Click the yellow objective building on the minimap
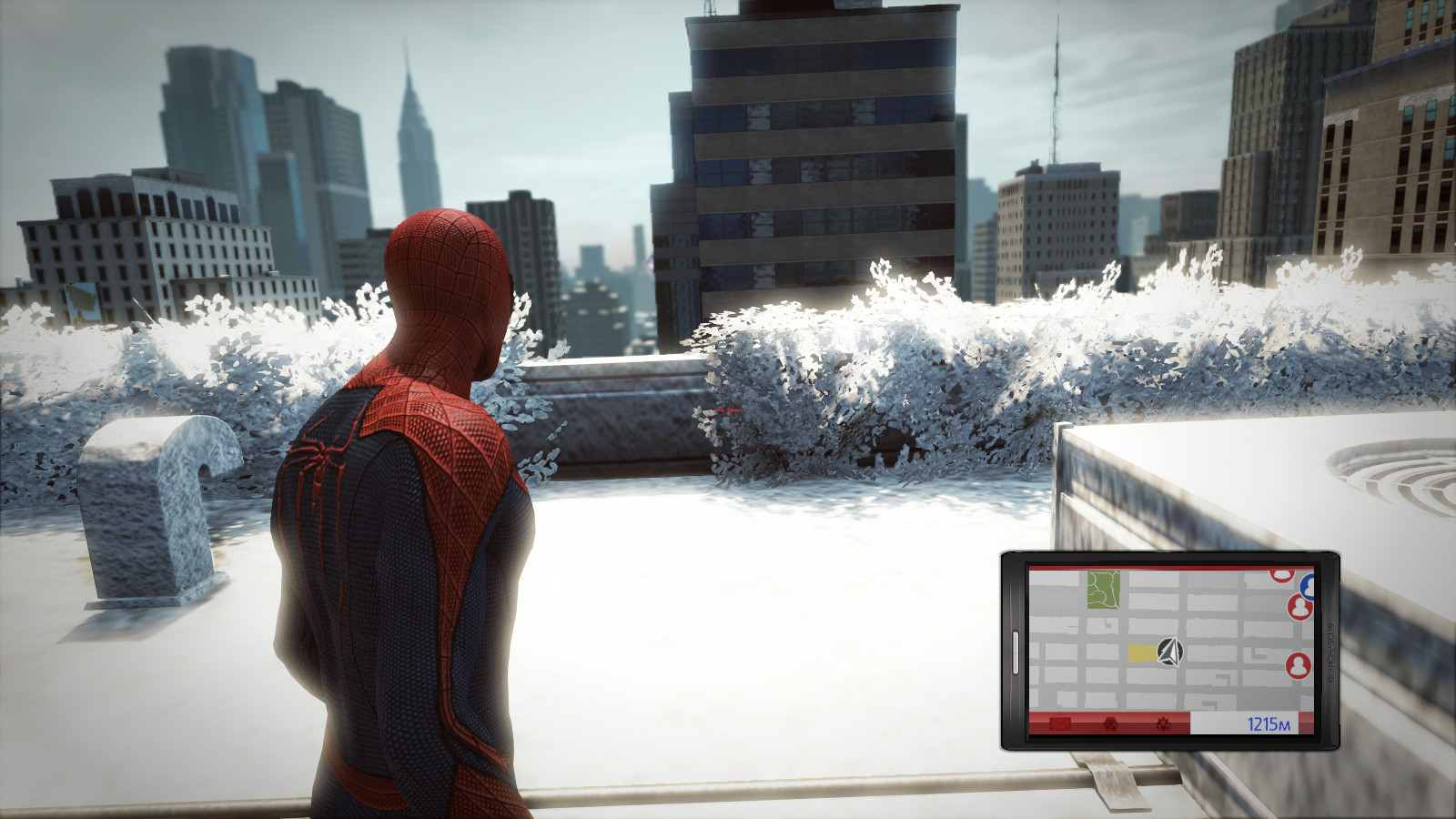 pos(1143,653)
